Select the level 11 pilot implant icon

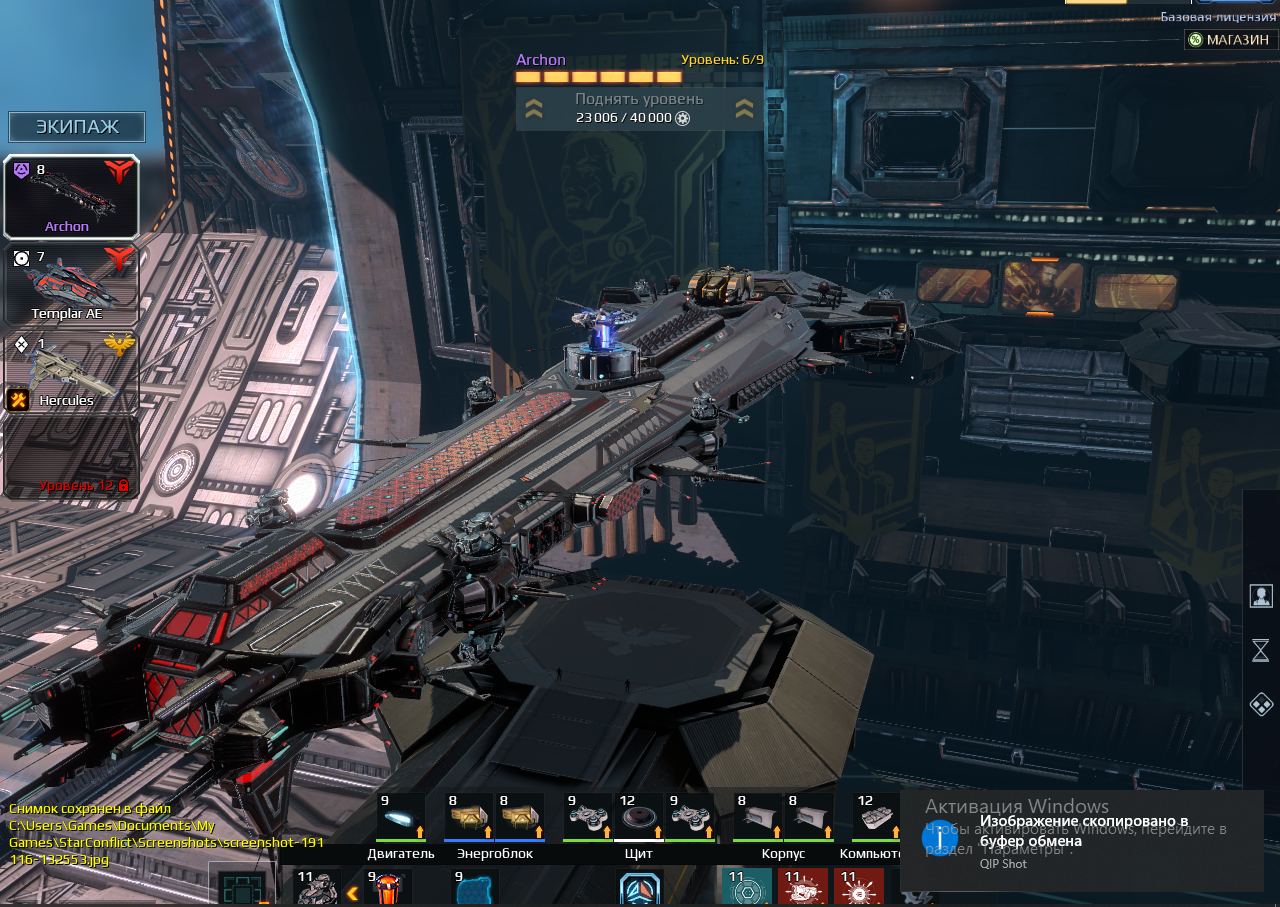pos(317,888)
